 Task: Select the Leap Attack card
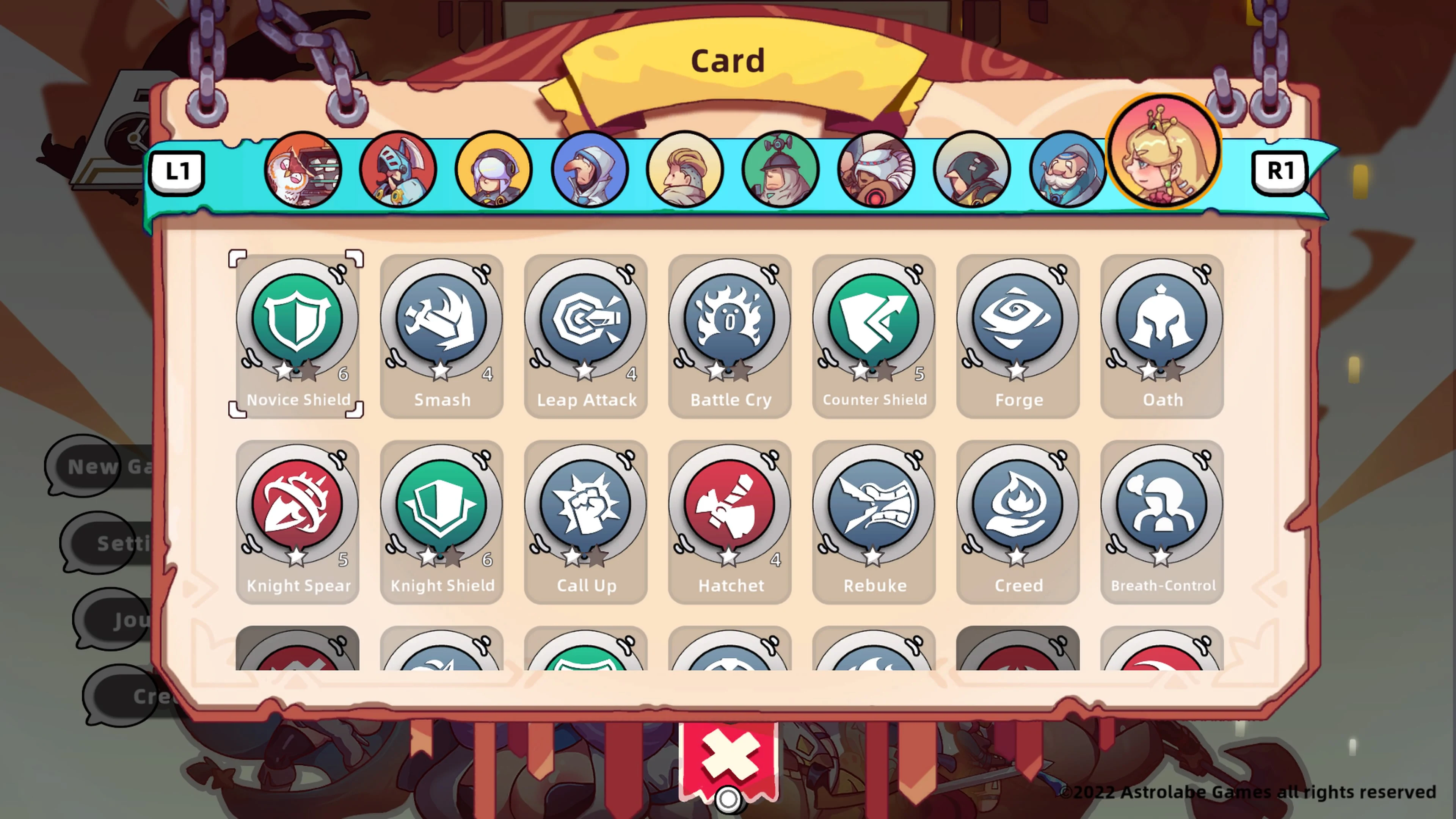click(x=585, y=334)
